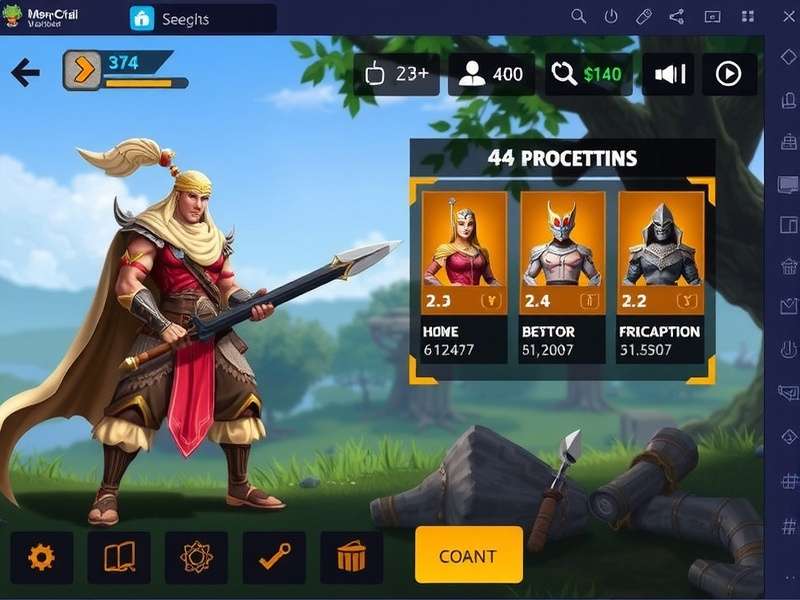Open the orange chest inventory icon
The height and width of the screenshot is (600, 800).
[351, 557]
